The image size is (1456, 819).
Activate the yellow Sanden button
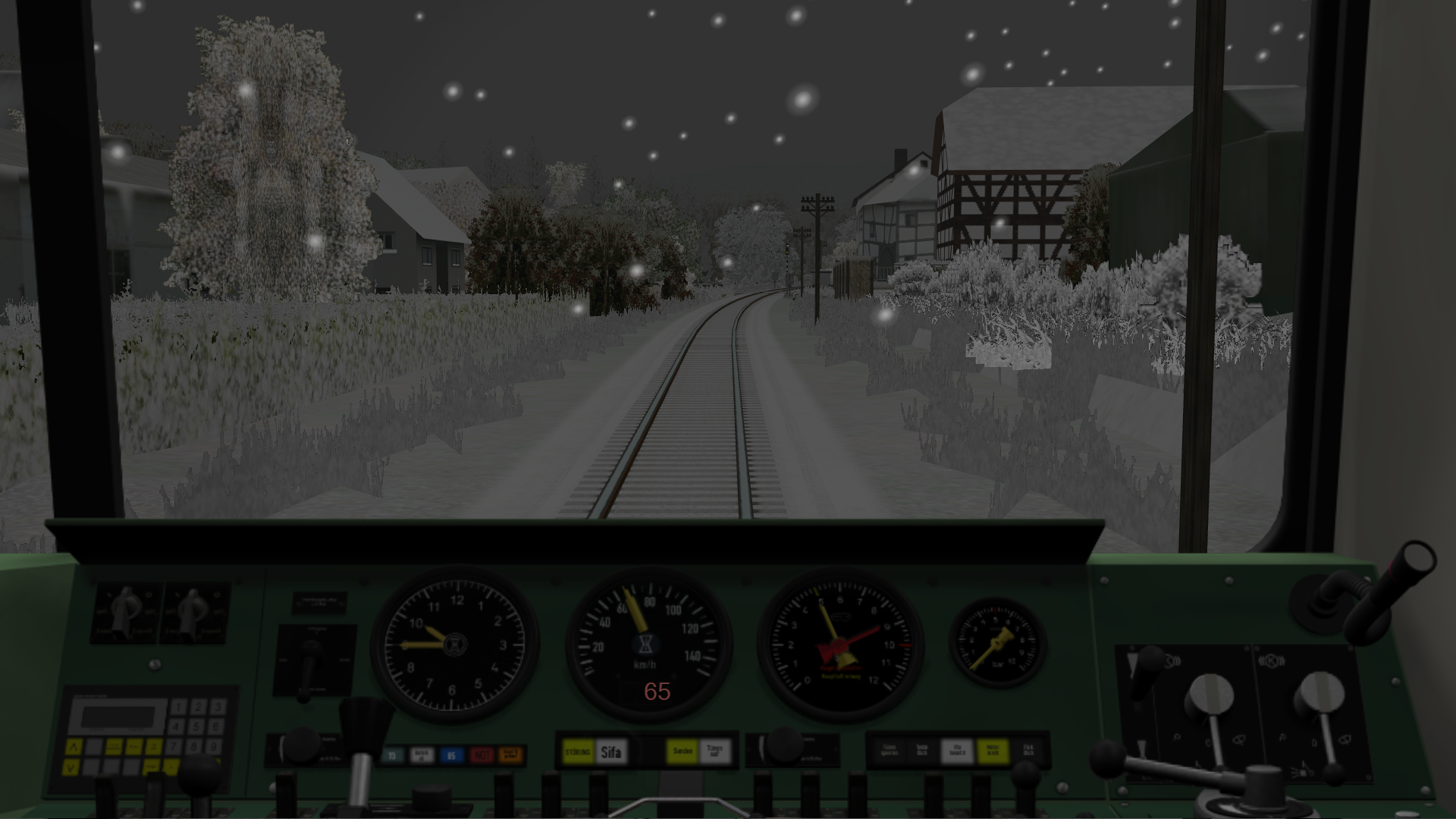(x=682, y=752)
